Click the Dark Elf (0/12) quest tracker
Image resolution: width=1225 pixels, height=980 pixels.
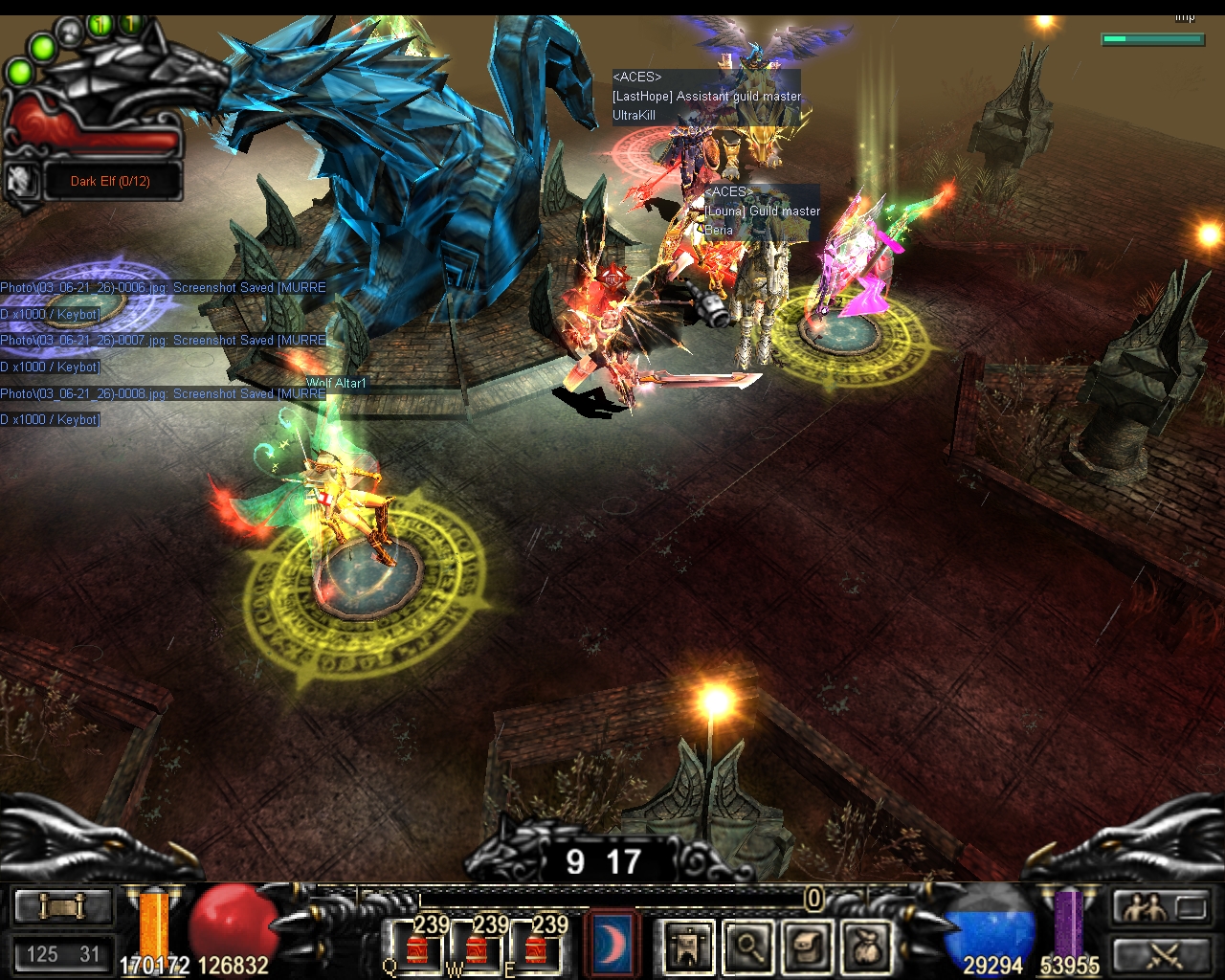[111, 181]
